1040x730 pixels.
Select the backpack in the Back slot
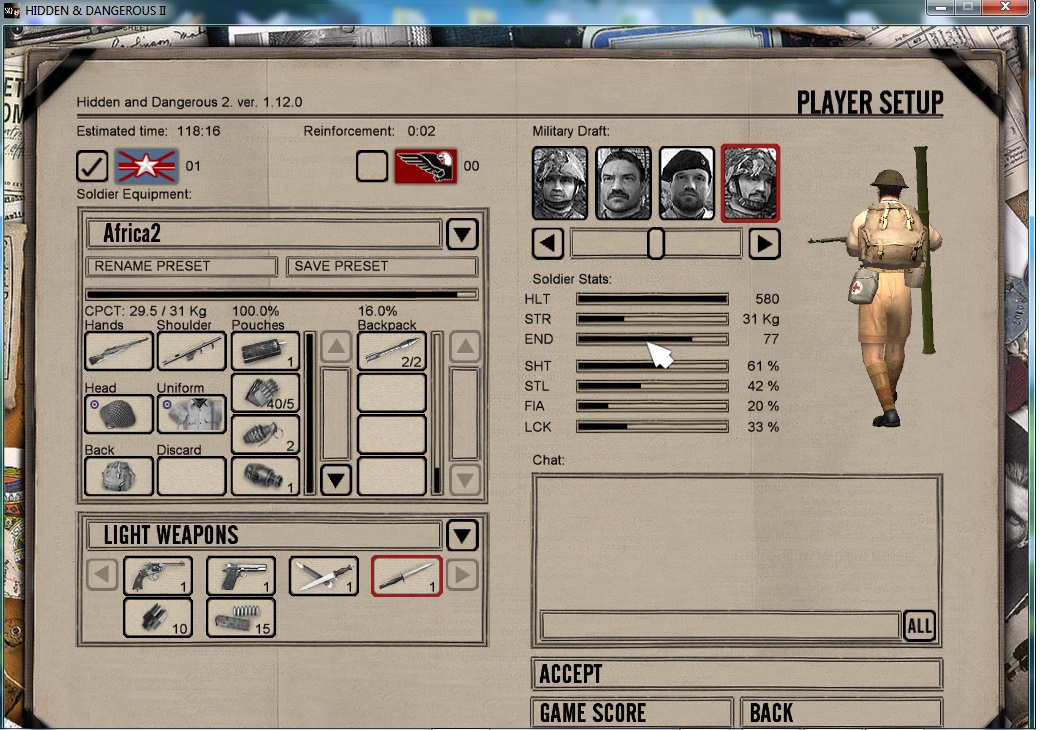coord(119,476)
